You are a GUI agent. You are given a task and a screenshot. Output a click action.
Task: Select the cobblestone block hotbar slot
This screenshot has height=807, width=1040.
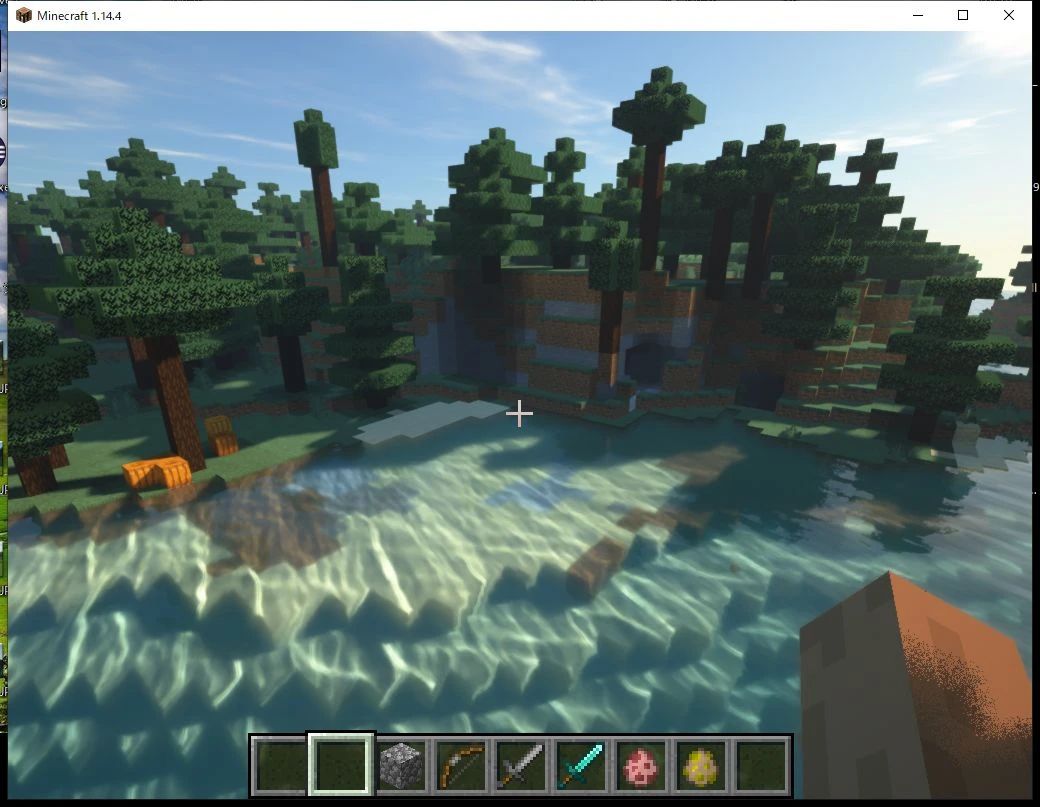tap(401, 767)
